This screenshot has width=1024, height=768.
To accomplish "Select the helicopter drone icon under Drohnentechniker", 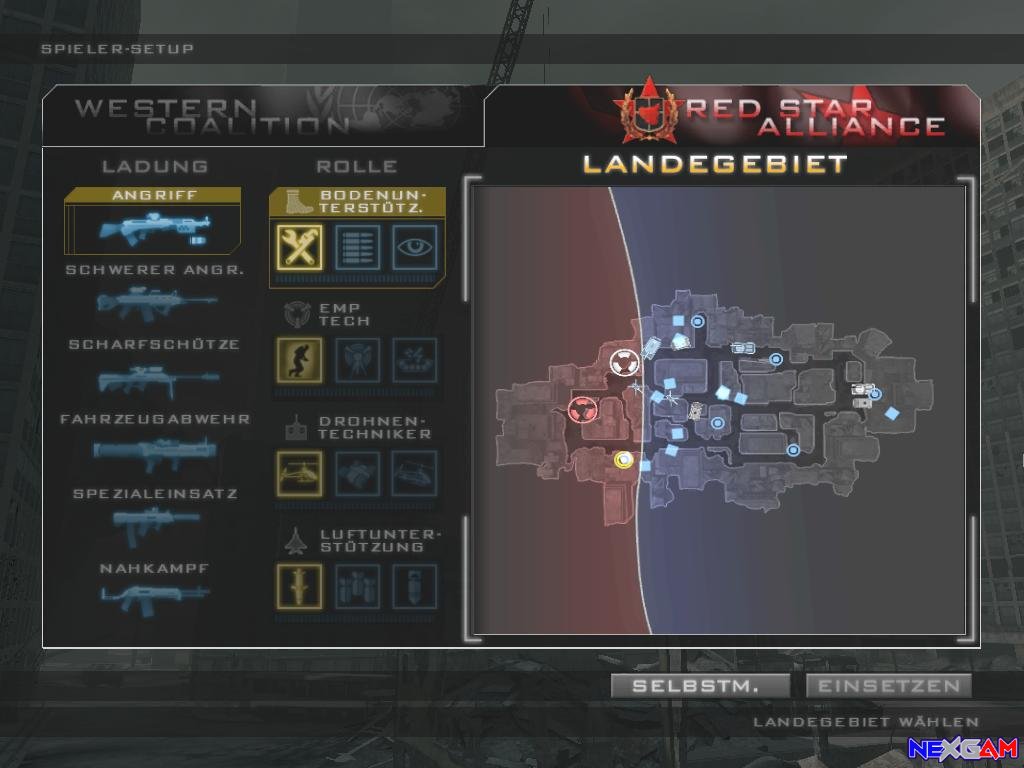I will click(299, 473).
